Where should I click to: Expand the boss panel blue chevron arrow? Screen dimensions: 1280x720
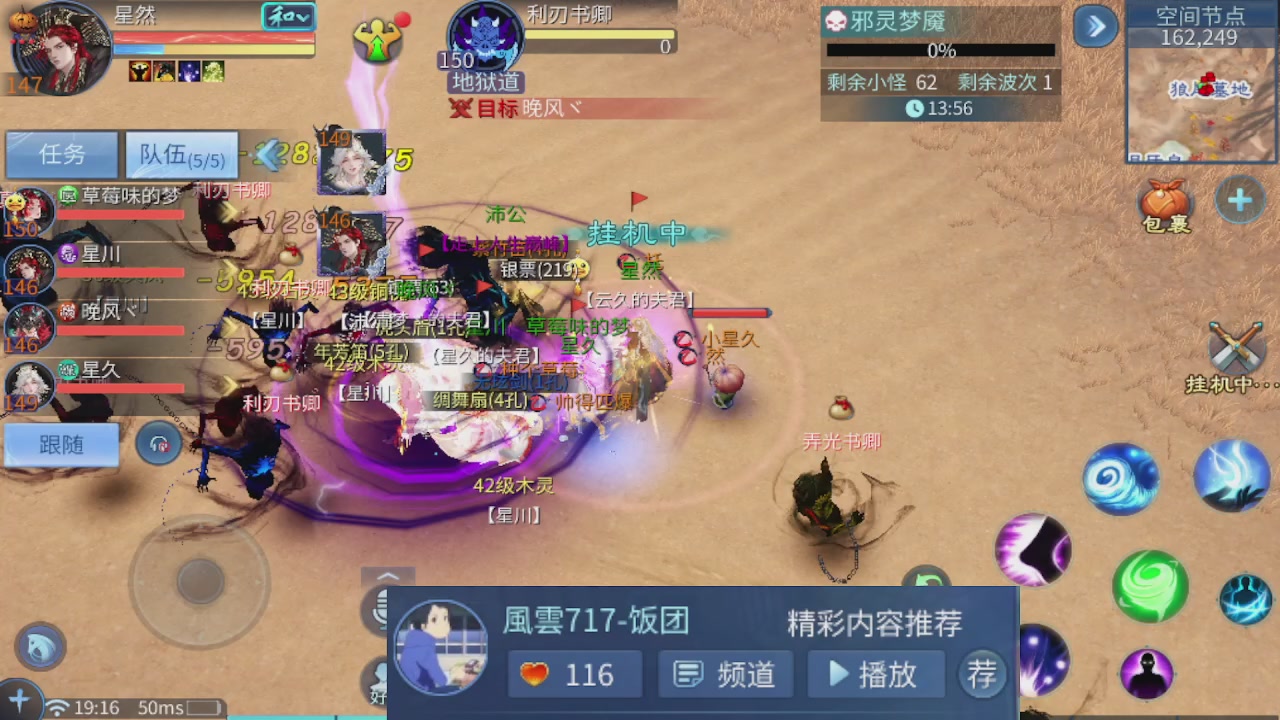(x=1096, y=27)
